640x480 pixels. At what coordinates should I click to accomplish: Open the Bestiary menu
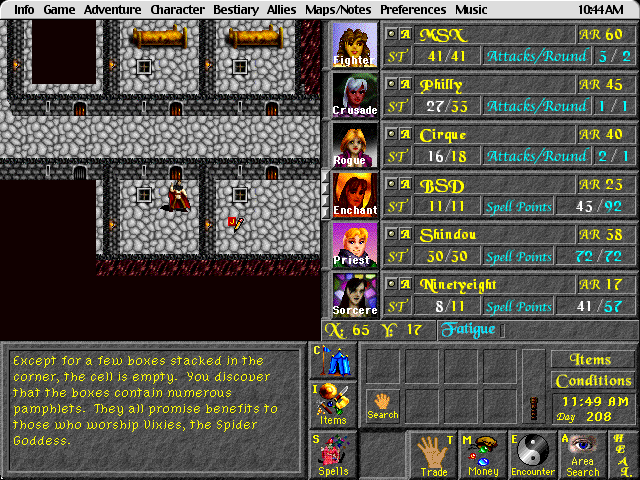tap(236, 9)
